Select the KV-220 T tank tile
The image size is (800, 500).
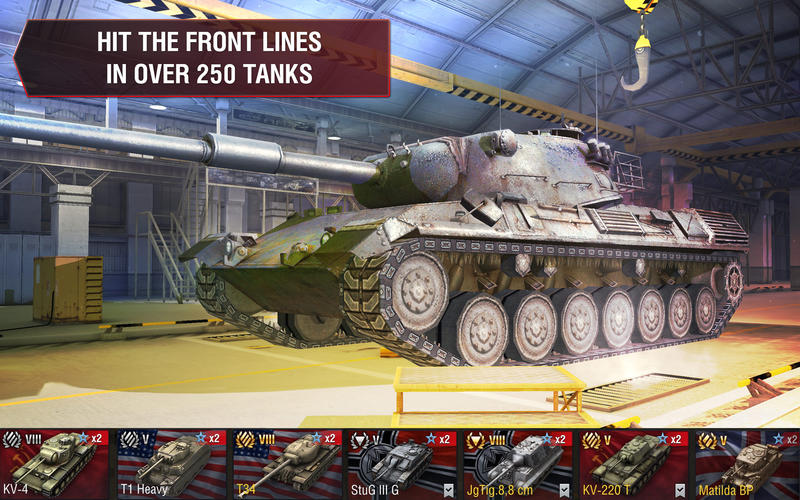[632, 465]
